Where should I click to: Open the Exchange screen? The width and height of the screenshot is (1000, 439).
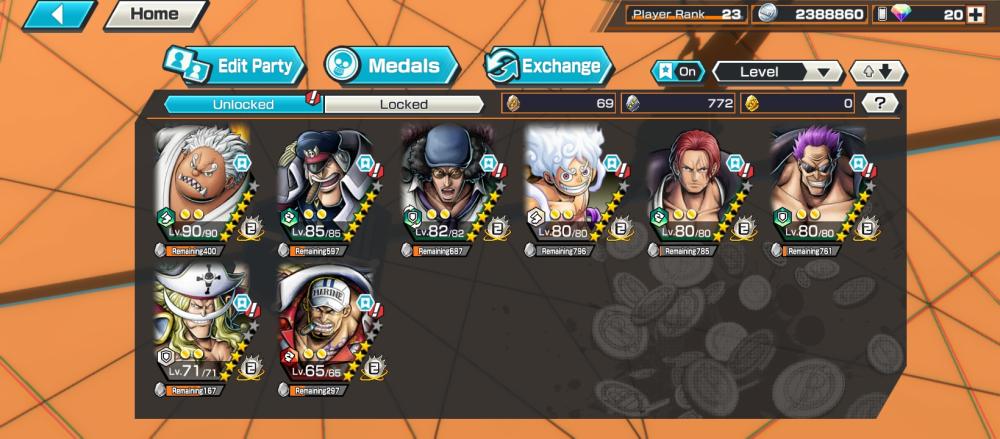pyautogui.click(x=548, y=67)
